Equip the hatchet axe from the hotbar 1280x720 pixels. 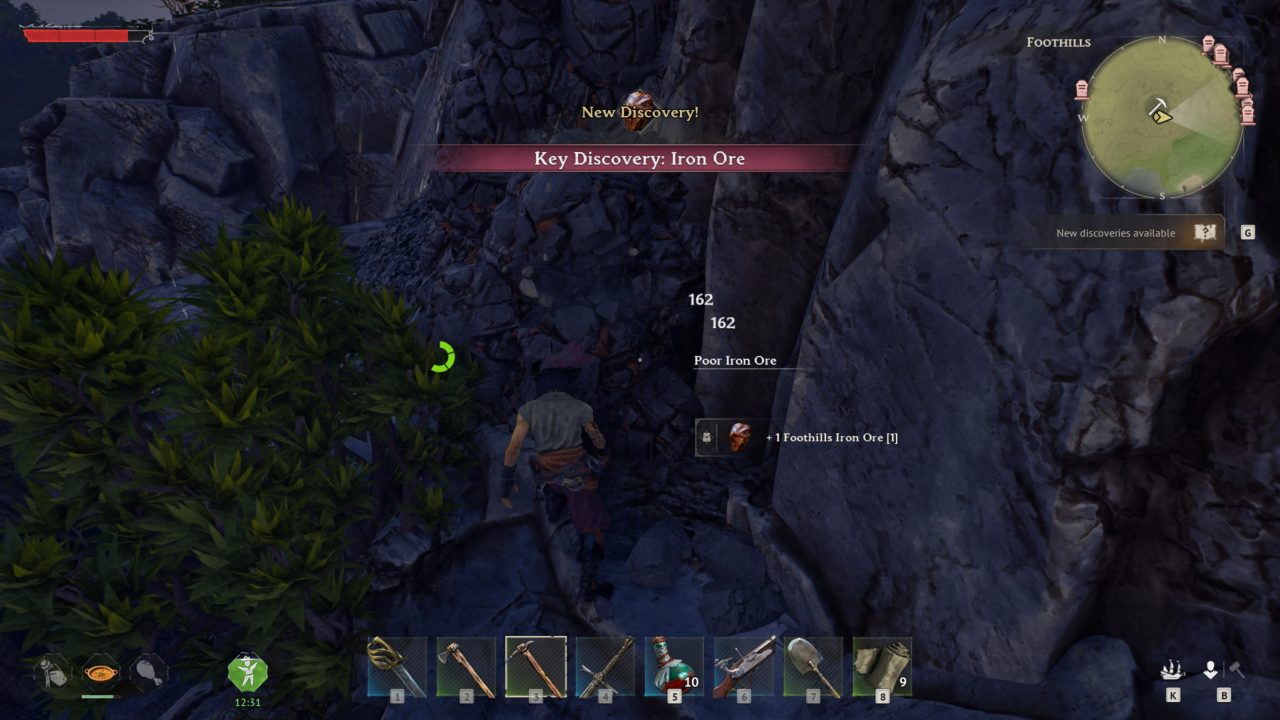(x=466, y=666)
